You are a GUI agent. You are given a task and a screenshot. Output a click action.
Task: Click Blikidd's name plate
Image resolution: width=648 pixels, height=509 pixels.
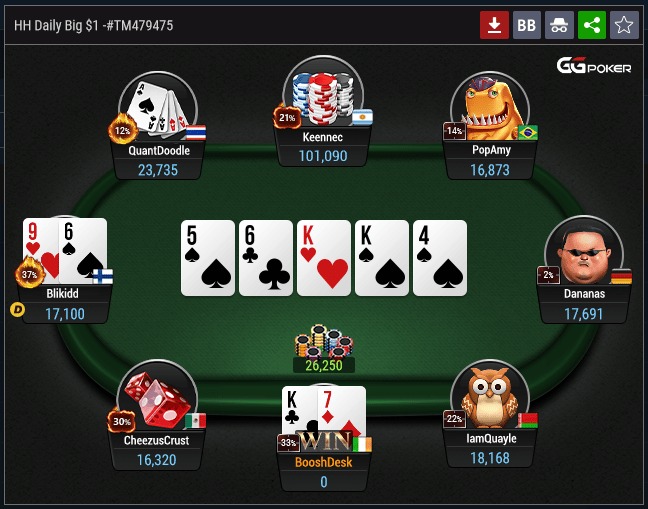(x=62, y=304)
